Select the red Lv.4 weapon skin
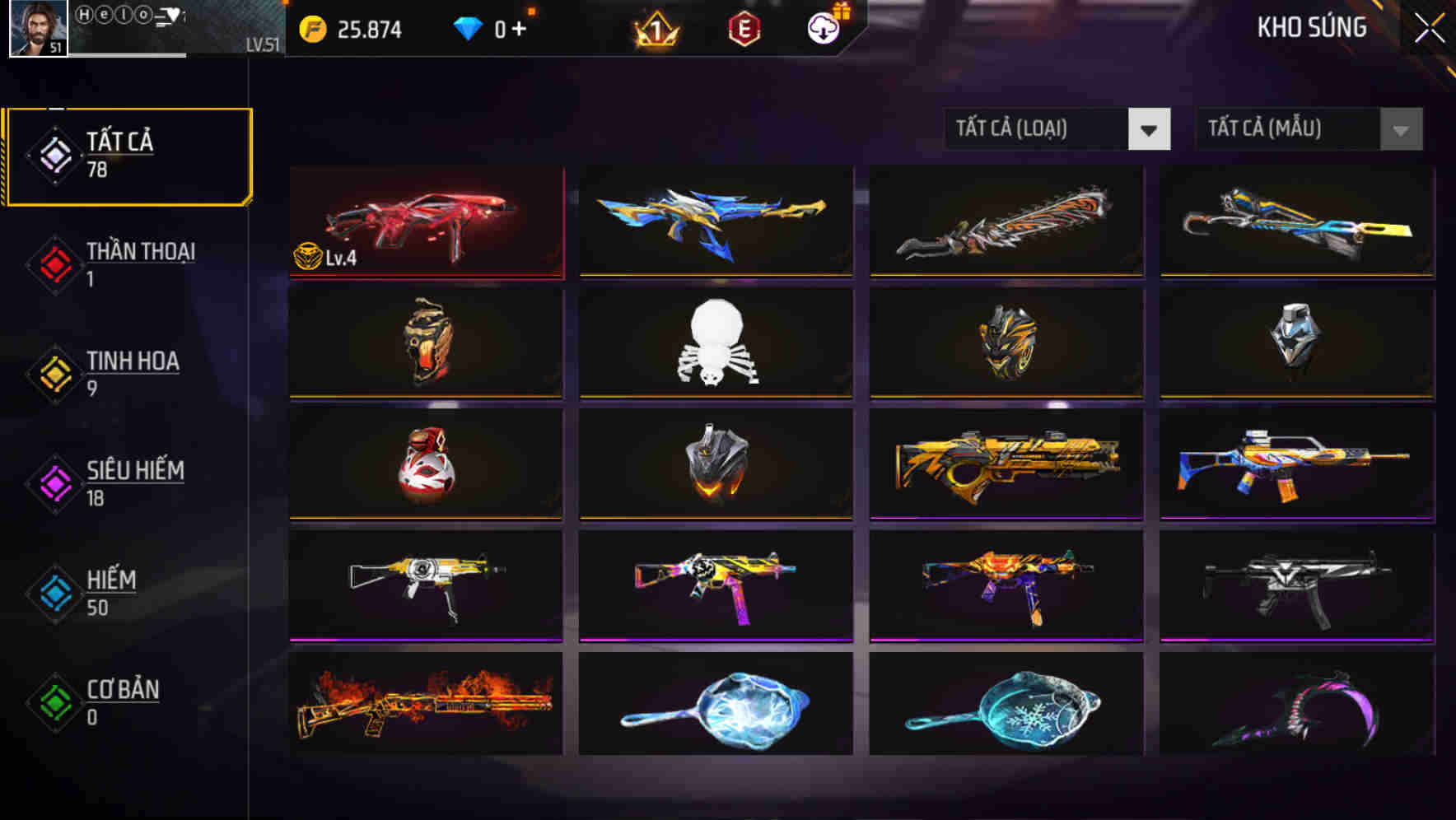Viewport: 1456px width, 820px height. coord(425,222)
